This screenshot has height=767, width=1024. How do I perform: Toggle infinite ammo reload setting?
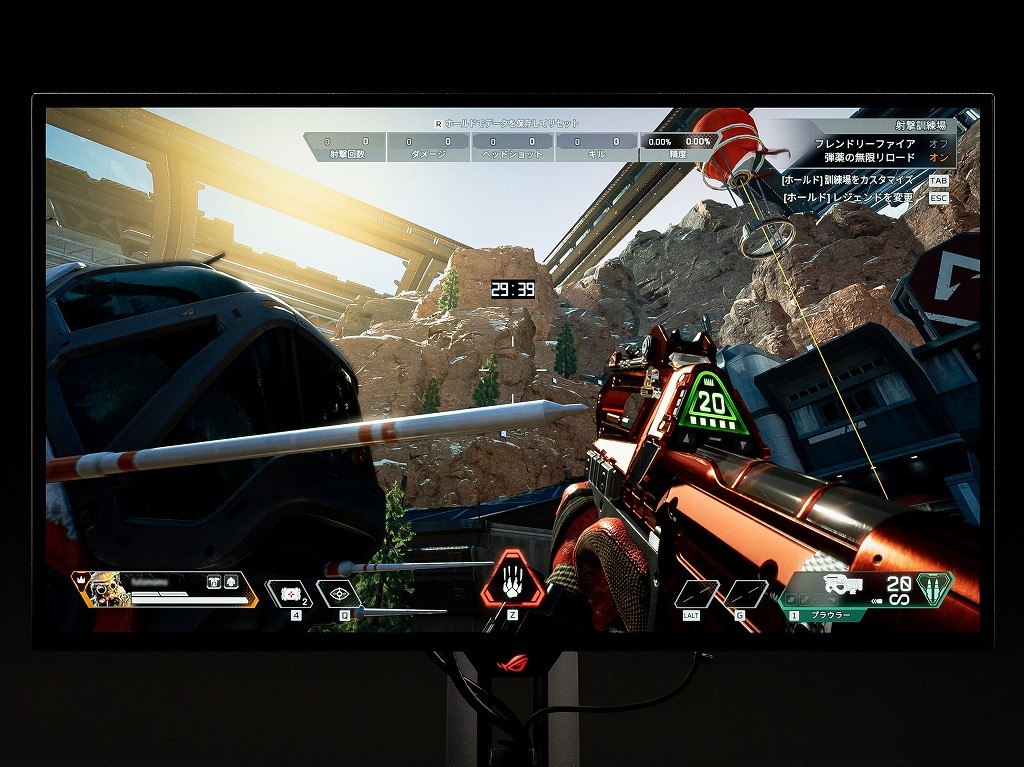[x=937, y=158]
